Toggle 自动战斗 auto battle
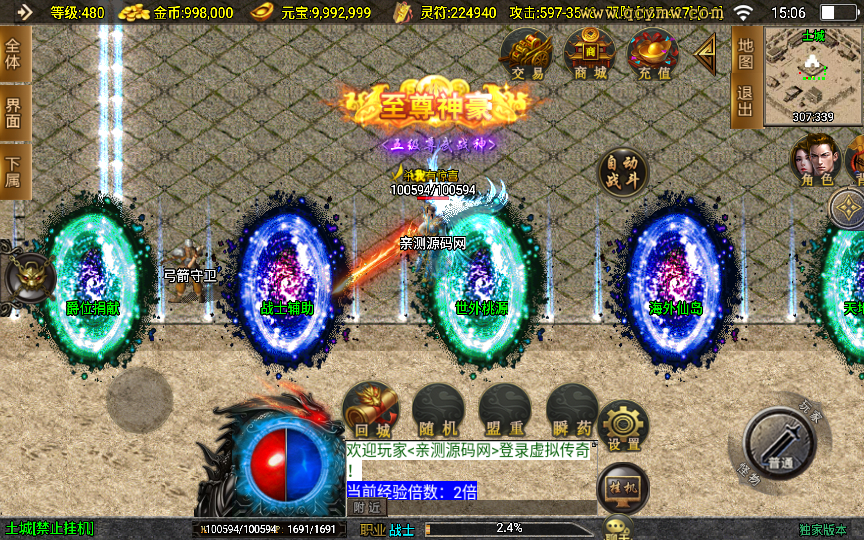Viewport: 864px width, 540px height. [x=622, y=175]
